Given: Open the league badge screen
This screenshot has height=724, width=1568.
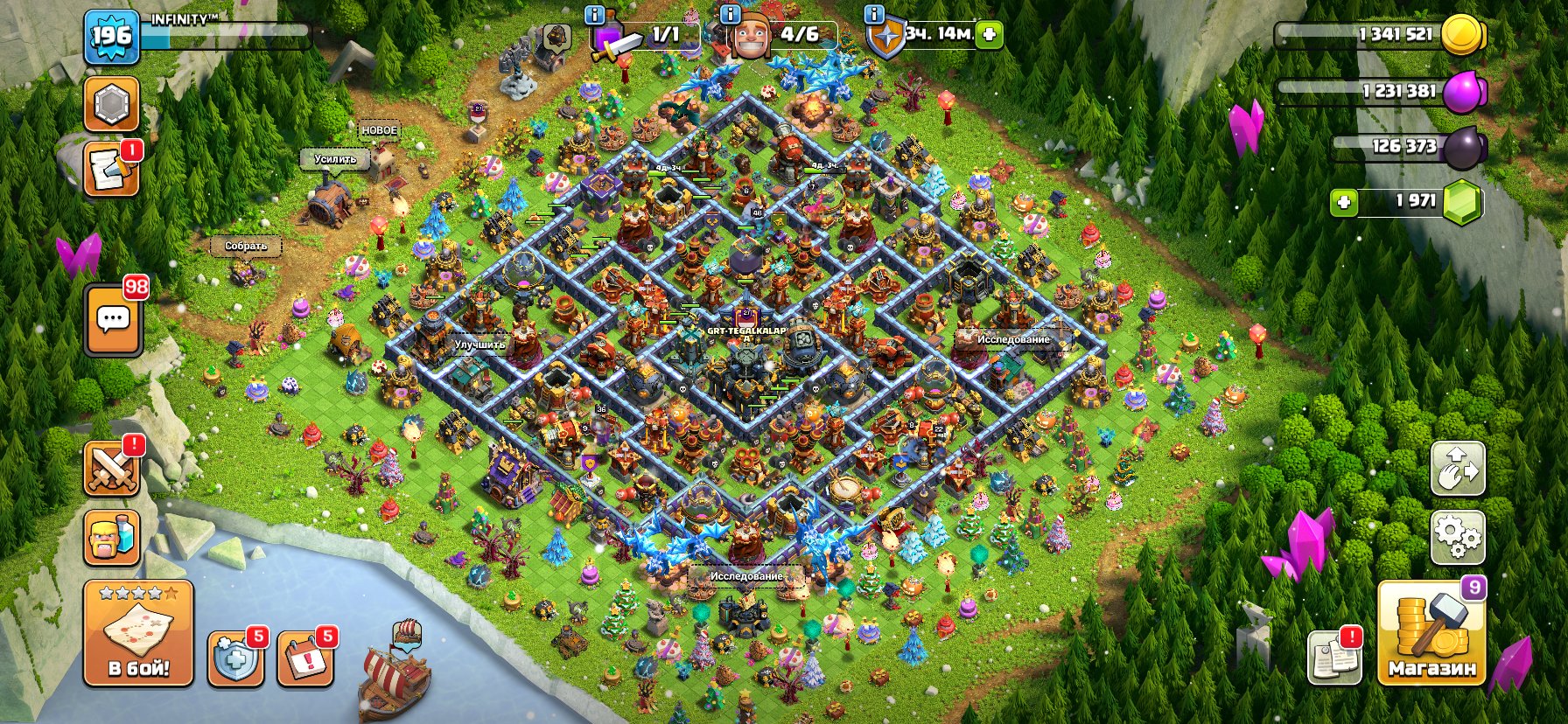Looking at the screenshot, I should [111, 105].
